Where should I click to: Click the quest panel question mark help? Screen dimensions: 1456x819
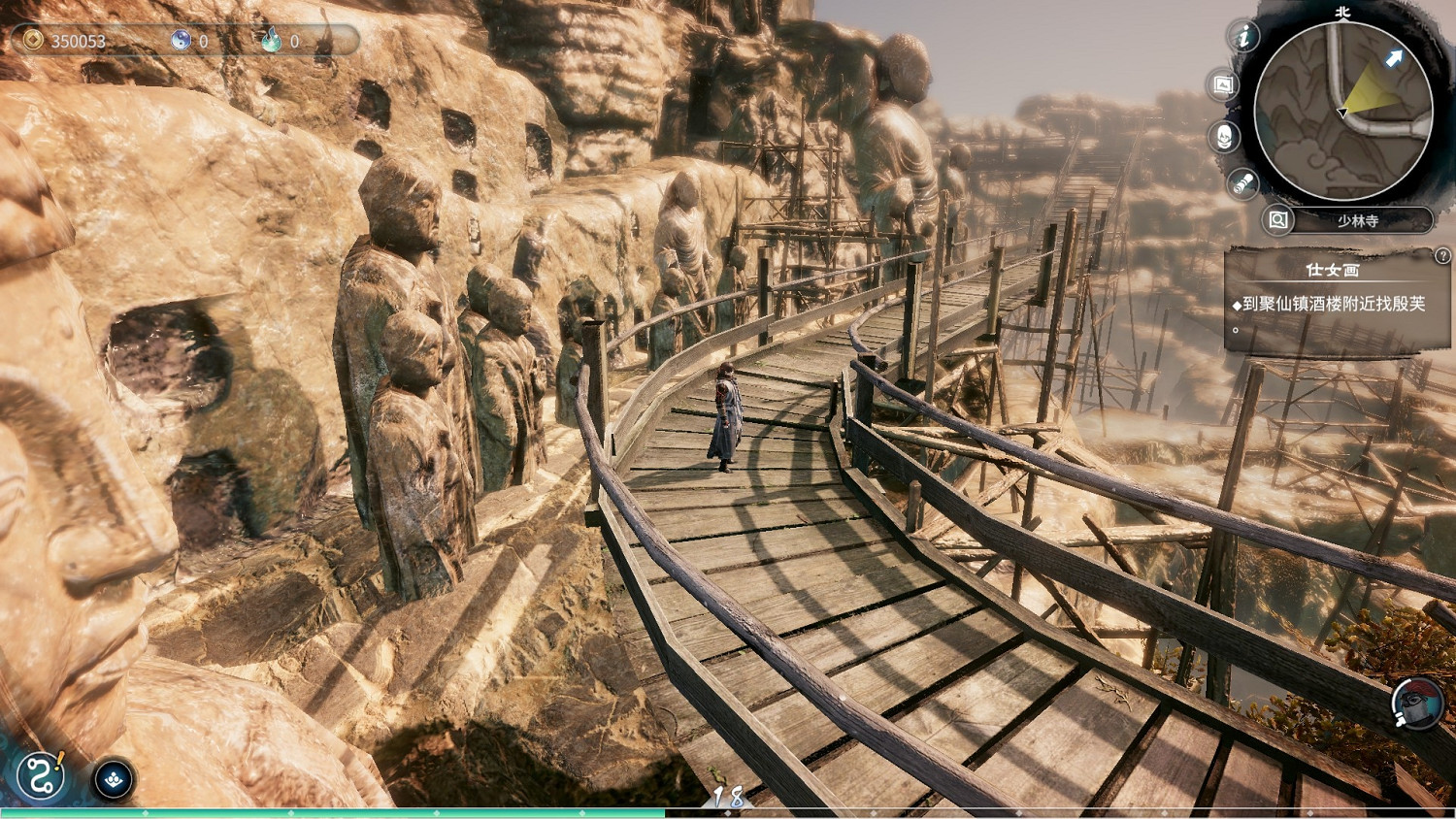(1442, 255)
